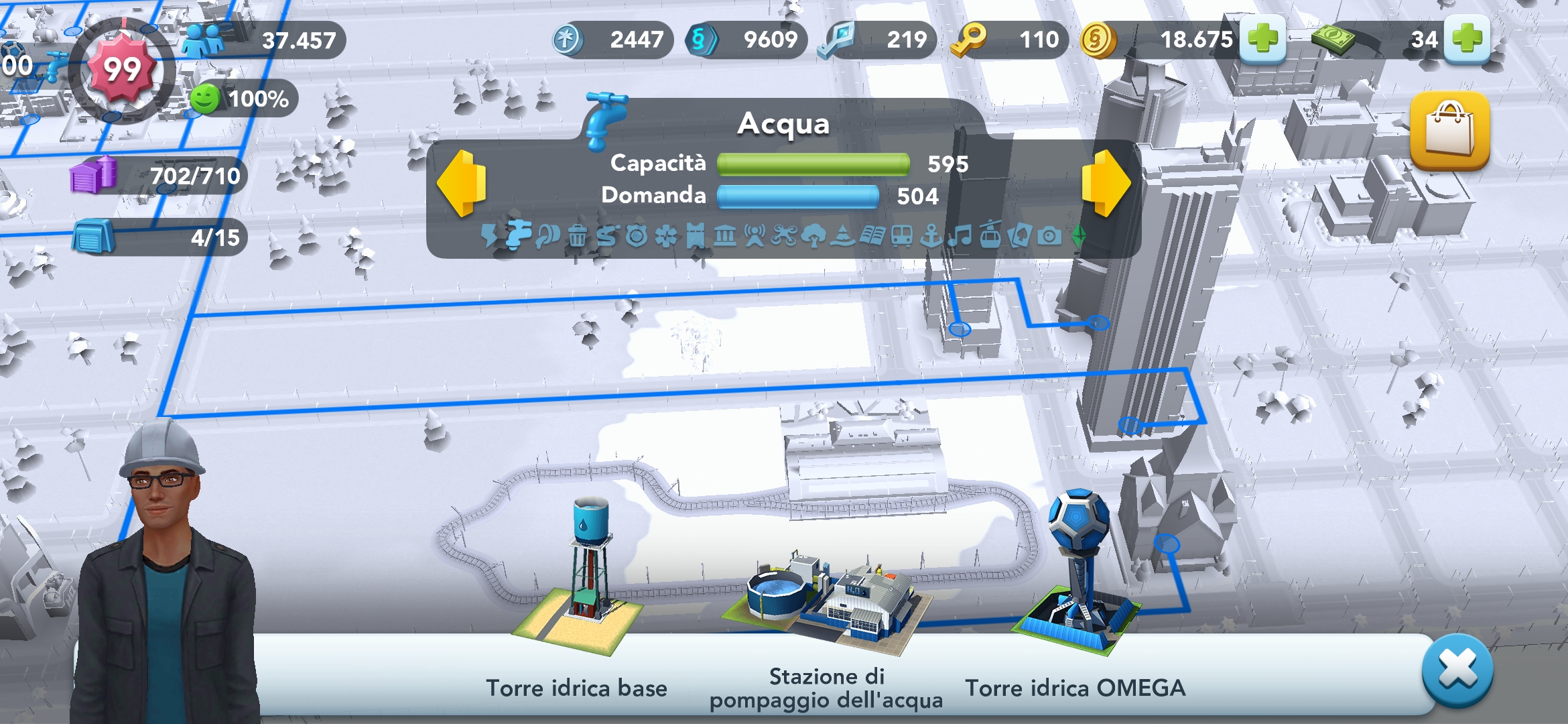Screen dimensions: 1568x724
Task: Select the medical star health category
Action: click(x=665, y=236)
